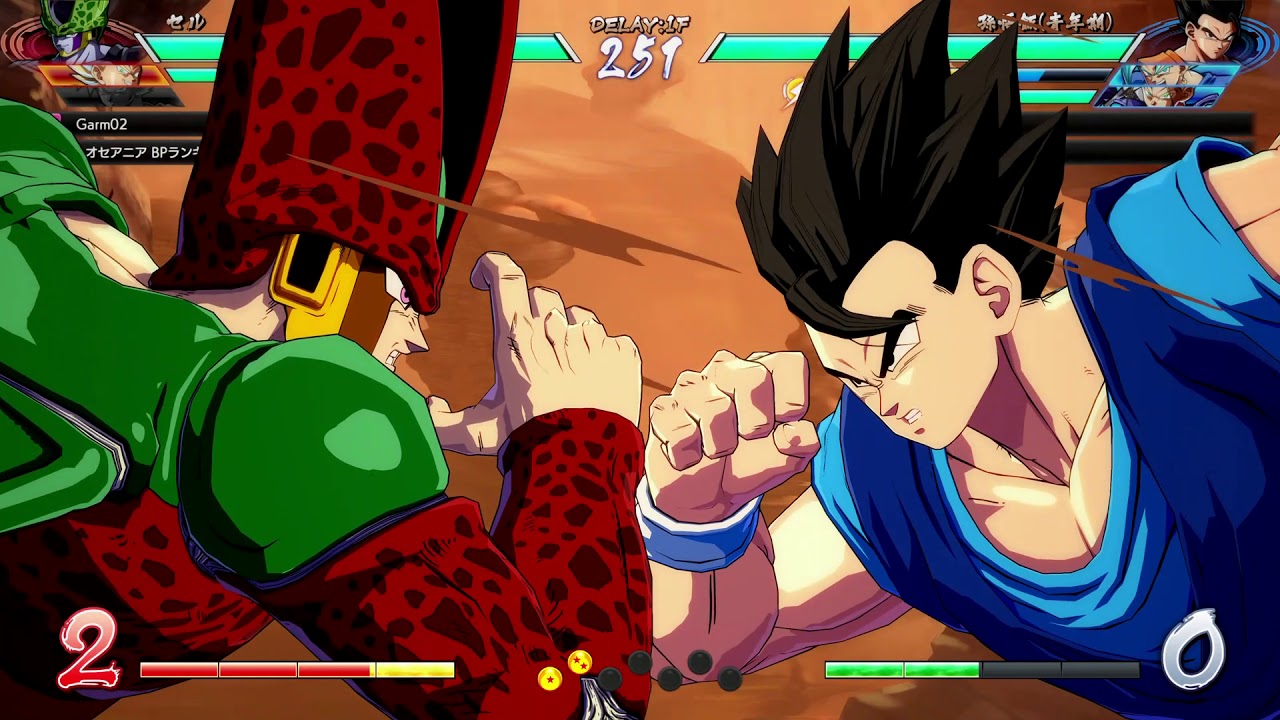
Task: Click the Dragon Ball collection tracker
Action: point(640,671)
